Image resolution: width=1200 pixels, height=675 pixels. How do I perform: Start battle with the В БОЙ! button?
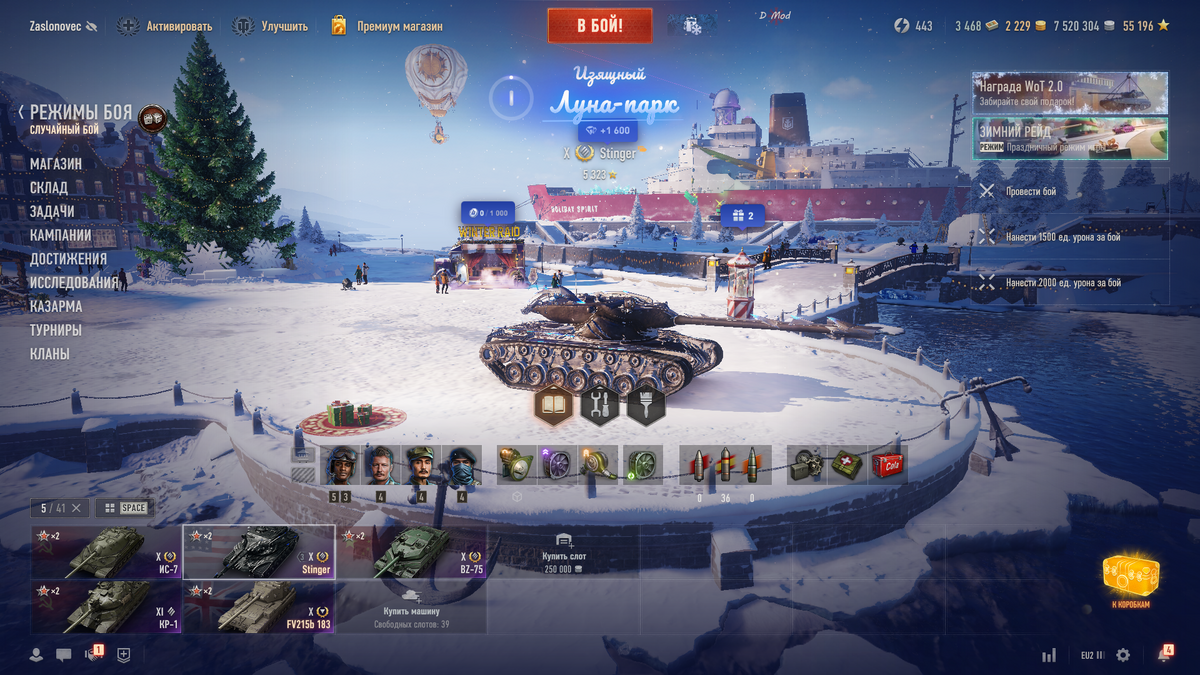coord(599,26)
